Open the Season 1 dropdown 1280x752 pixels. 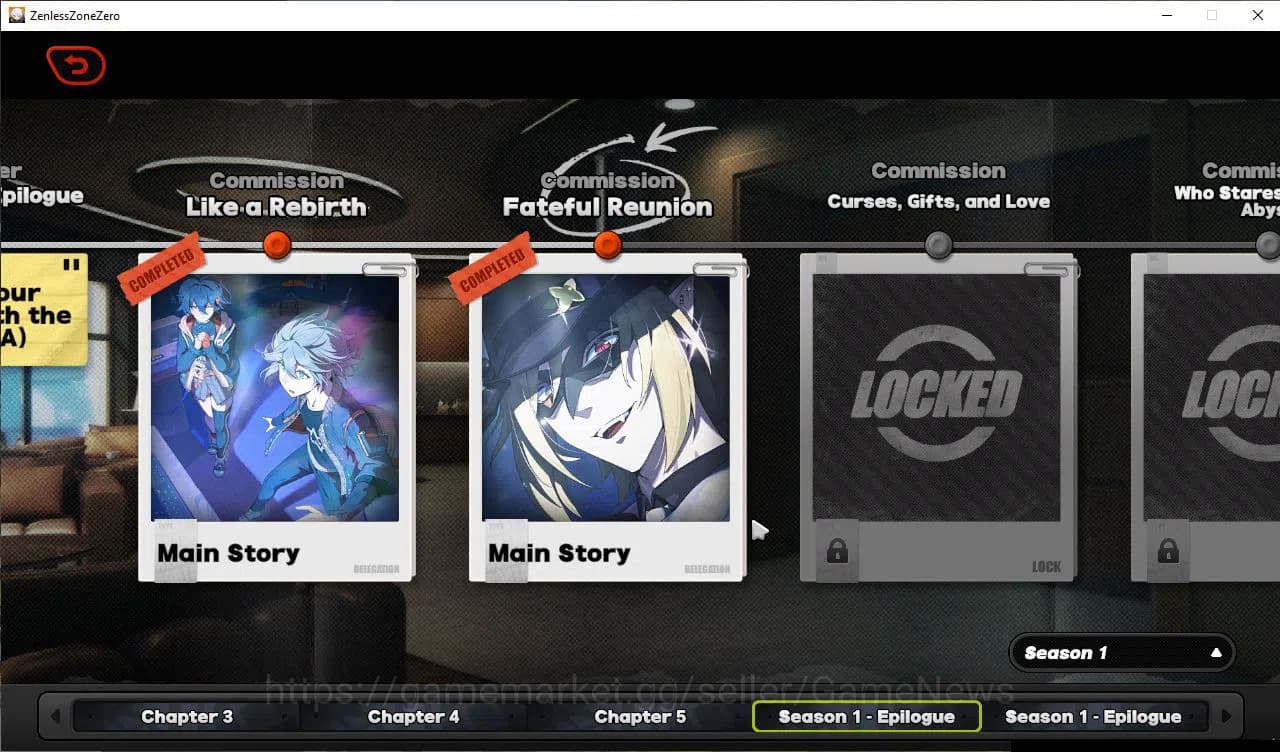(x=1122, y=653)
